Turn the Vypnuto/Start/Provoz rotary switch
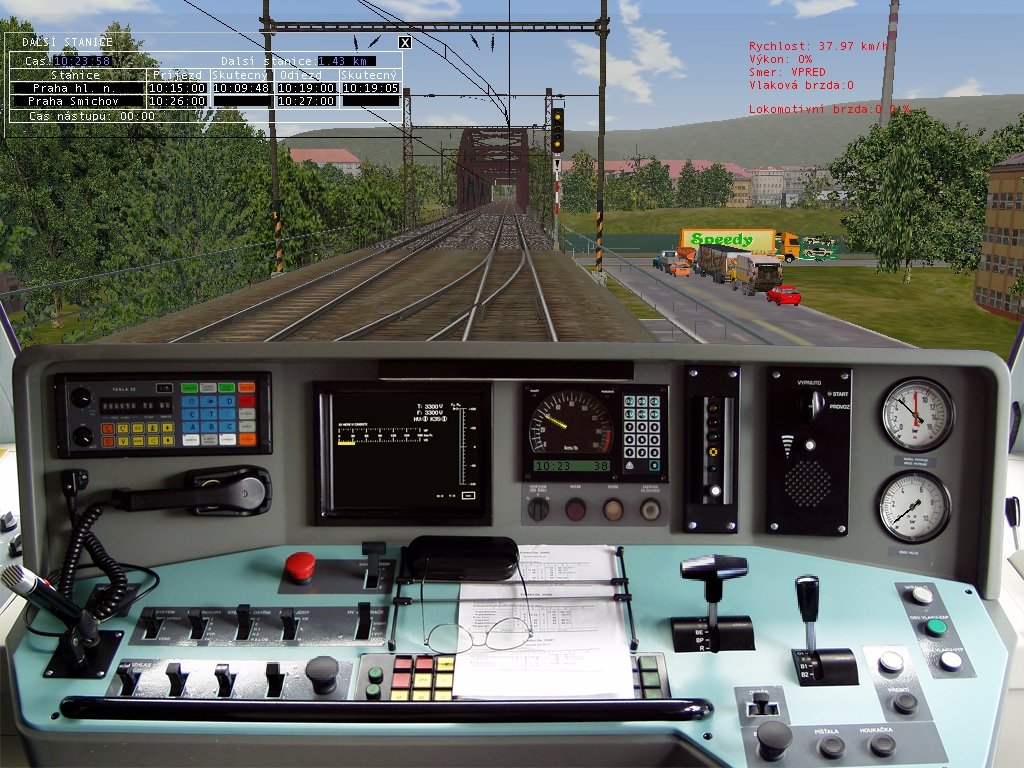This screenshot has width=1024, height=768. coord(815,404)
